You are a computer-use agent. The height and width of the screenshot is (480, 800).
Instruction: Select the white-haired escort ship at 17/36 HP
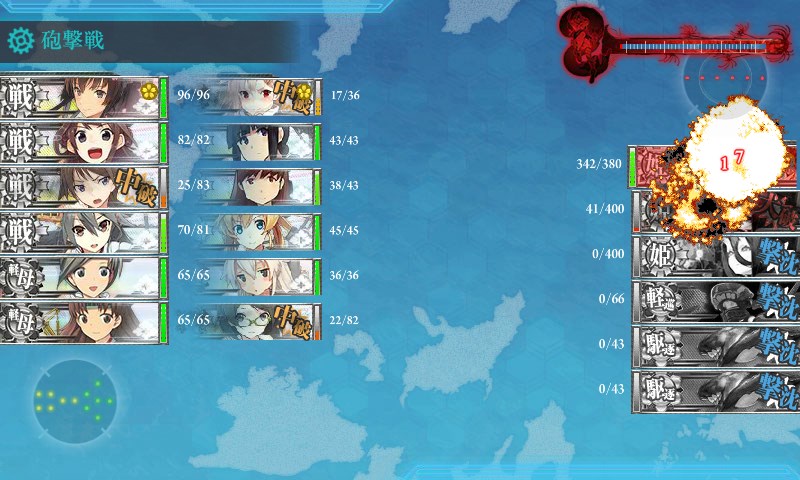point(258,98)
